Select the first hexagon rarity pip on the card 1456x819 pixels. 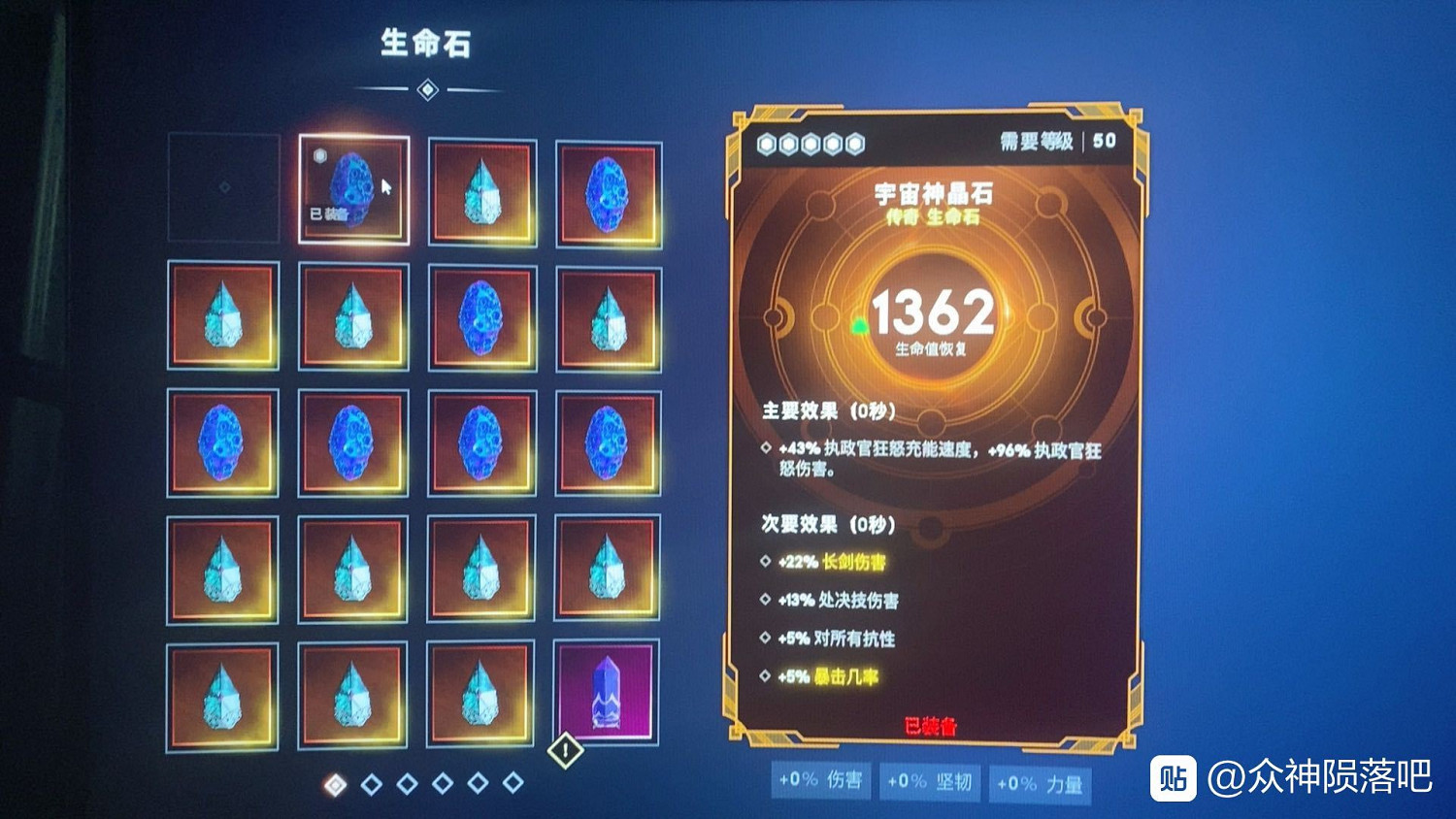(x=767, y=144)
